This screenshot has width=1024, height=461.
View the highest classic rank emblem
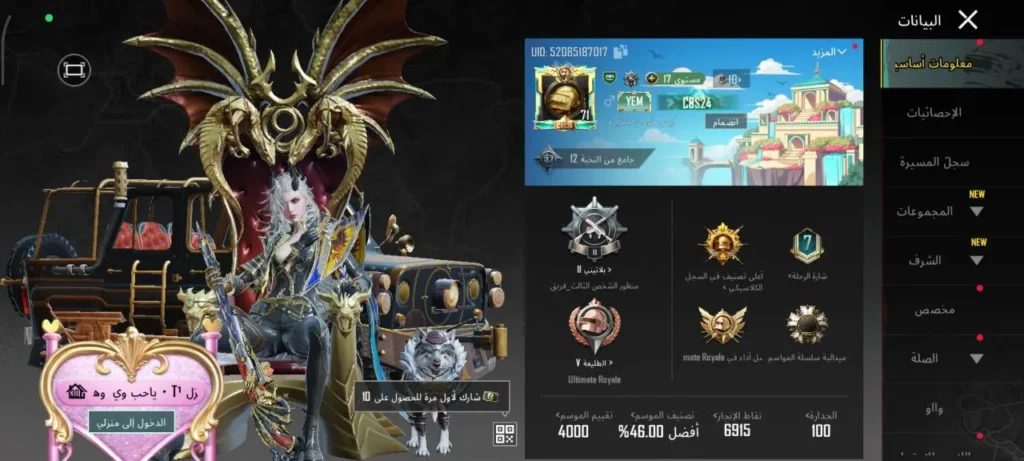tap(720, 244)
